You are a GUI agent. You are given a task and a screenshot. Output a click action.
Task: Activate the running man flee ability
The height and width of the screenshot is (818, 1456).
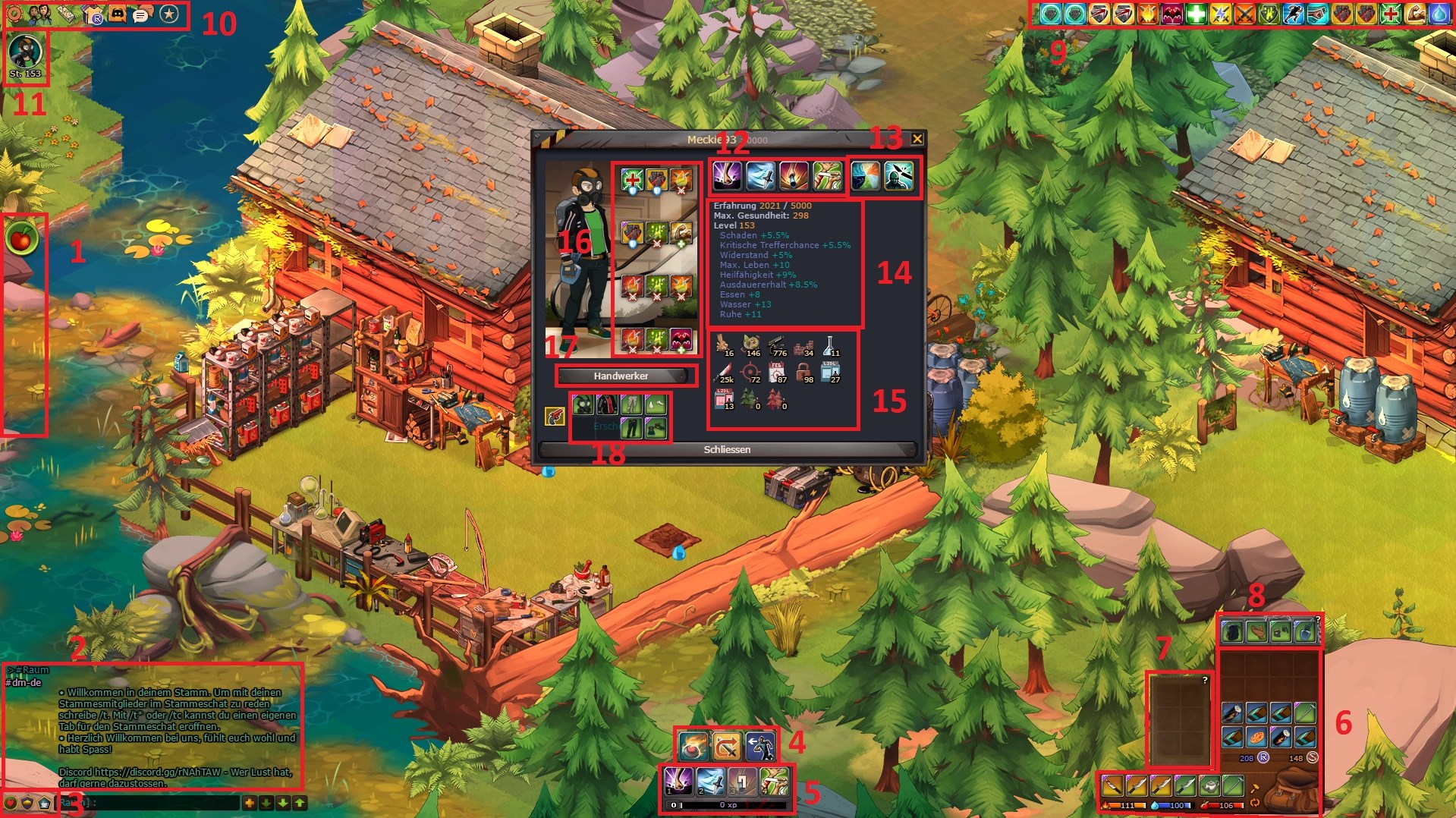(759, 747)
